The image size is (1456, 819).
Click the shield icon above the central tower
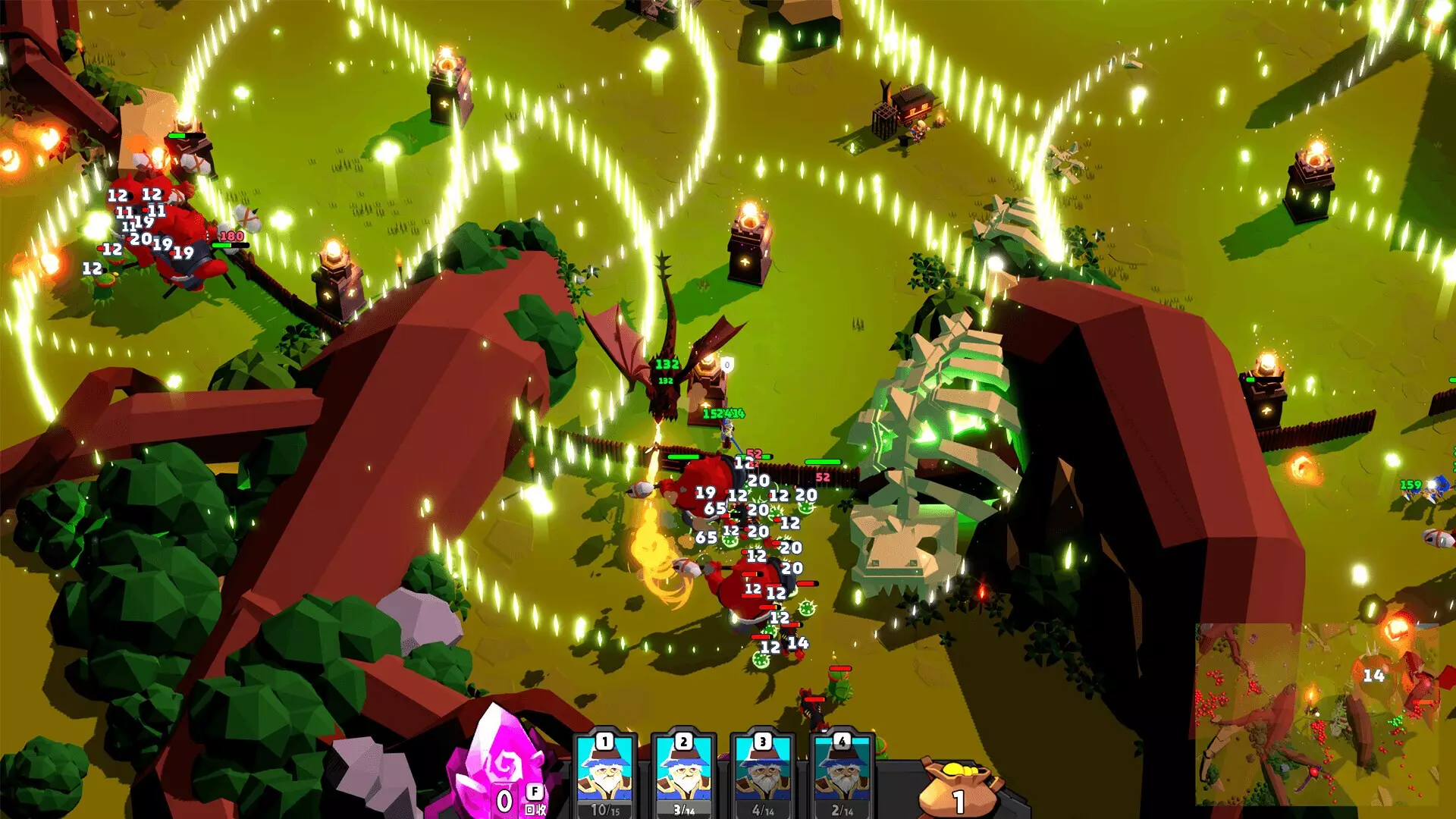[726, 363]
